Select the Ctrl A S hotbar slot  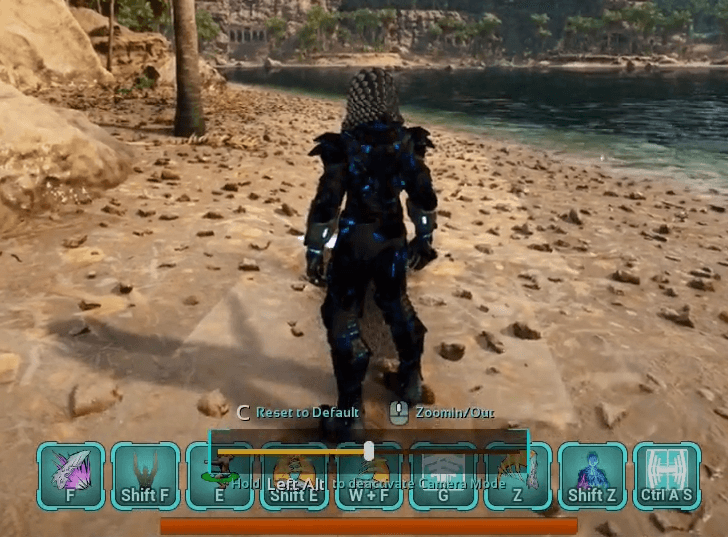[667, 476]
